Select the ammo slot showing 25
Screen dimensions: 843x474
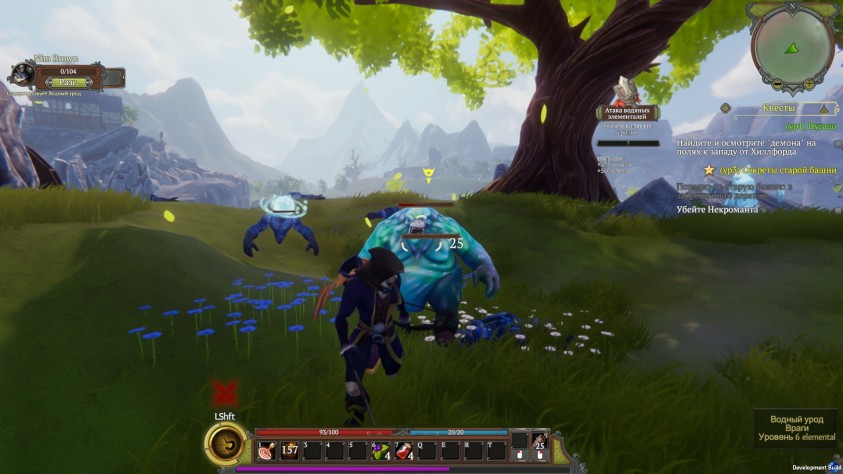pos(540,441)
